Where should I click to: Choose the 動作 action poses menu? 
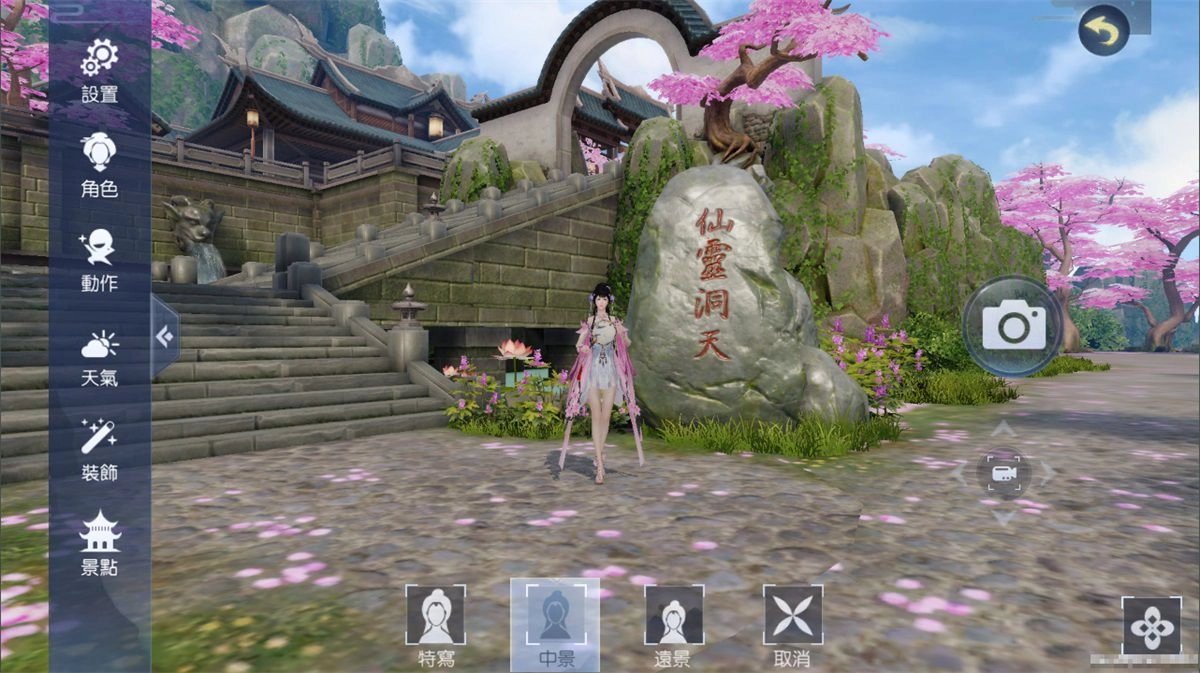pos(99,258)
